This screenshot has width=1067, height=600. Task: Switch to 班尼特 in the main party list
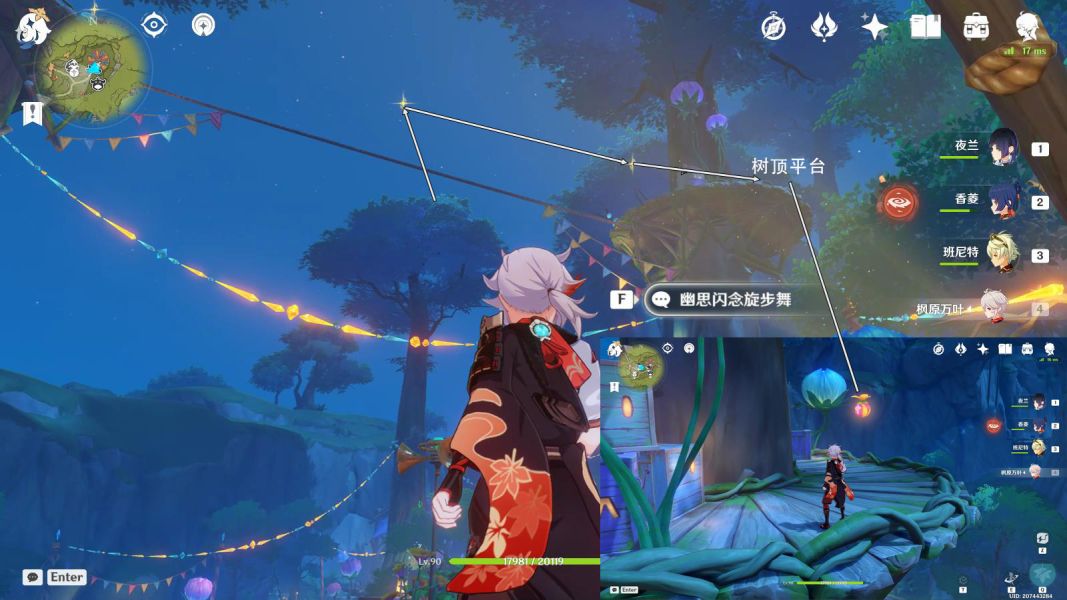point(1003,254)
